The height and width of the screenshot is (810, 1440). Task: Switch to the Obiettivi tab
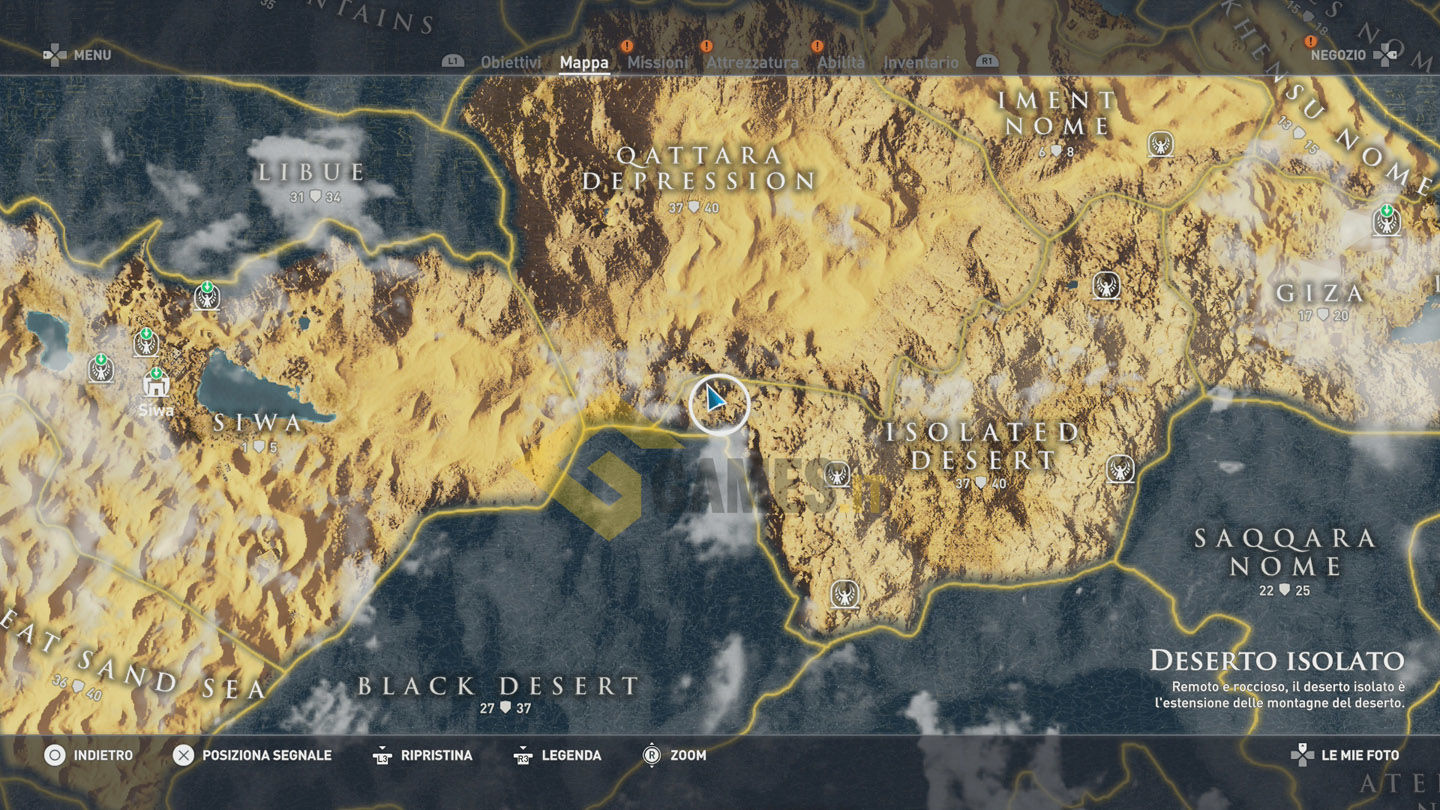click(510, 62)
